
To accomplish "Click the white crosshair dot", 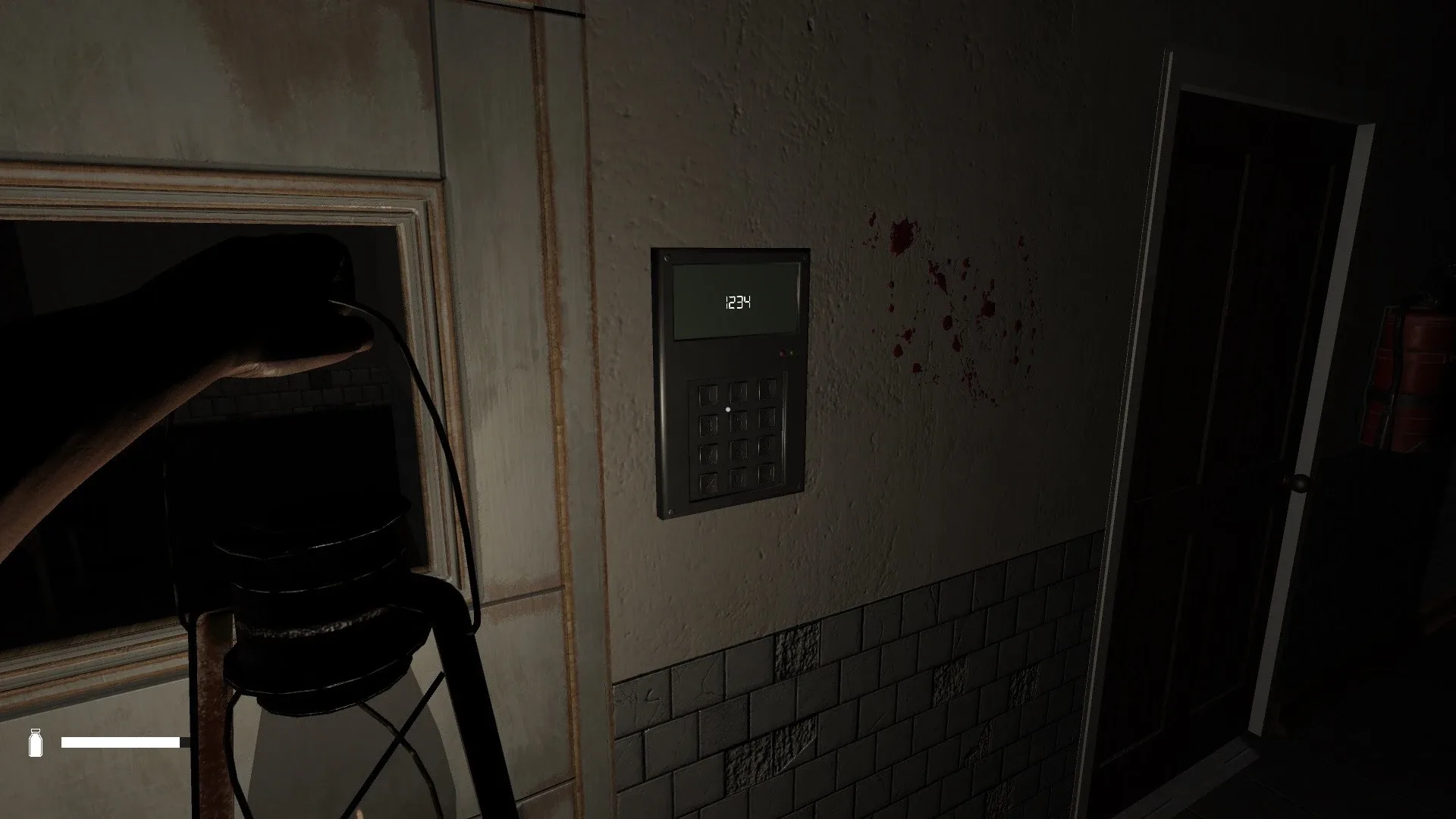I will (728, 409).
